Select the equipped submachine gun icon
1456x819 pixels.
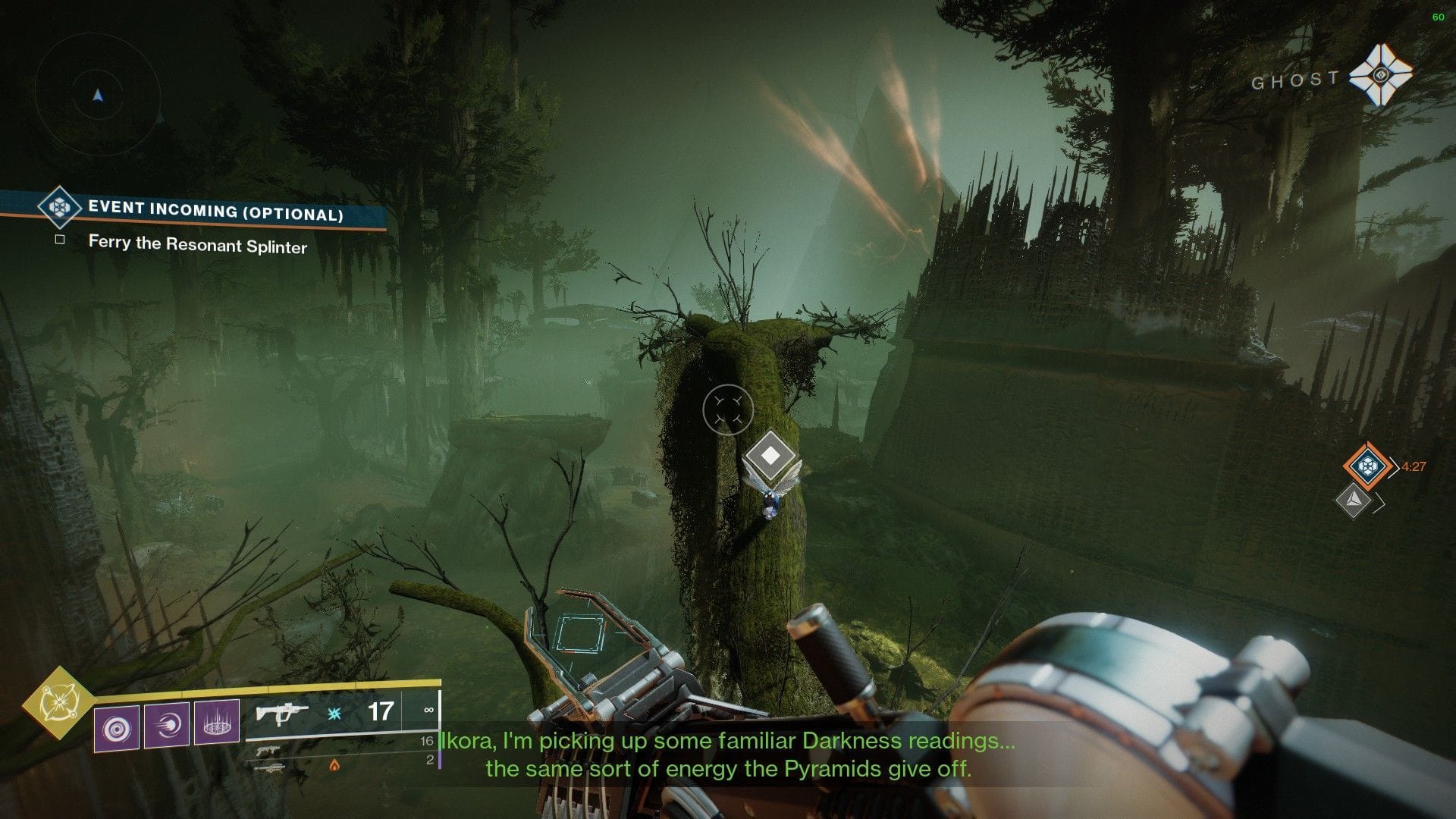[281, 714]
